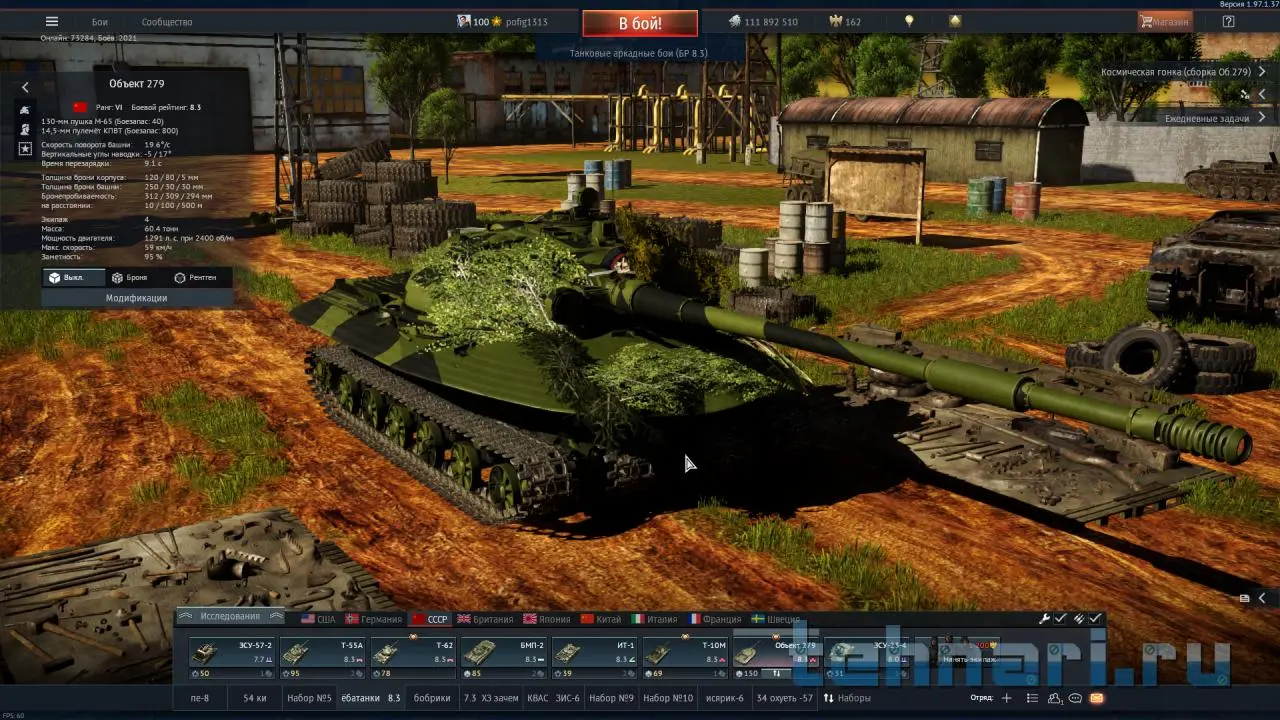This screenshot has height=720, width=1280.
Task: Open the hamburger main menu
Action: 52,22
